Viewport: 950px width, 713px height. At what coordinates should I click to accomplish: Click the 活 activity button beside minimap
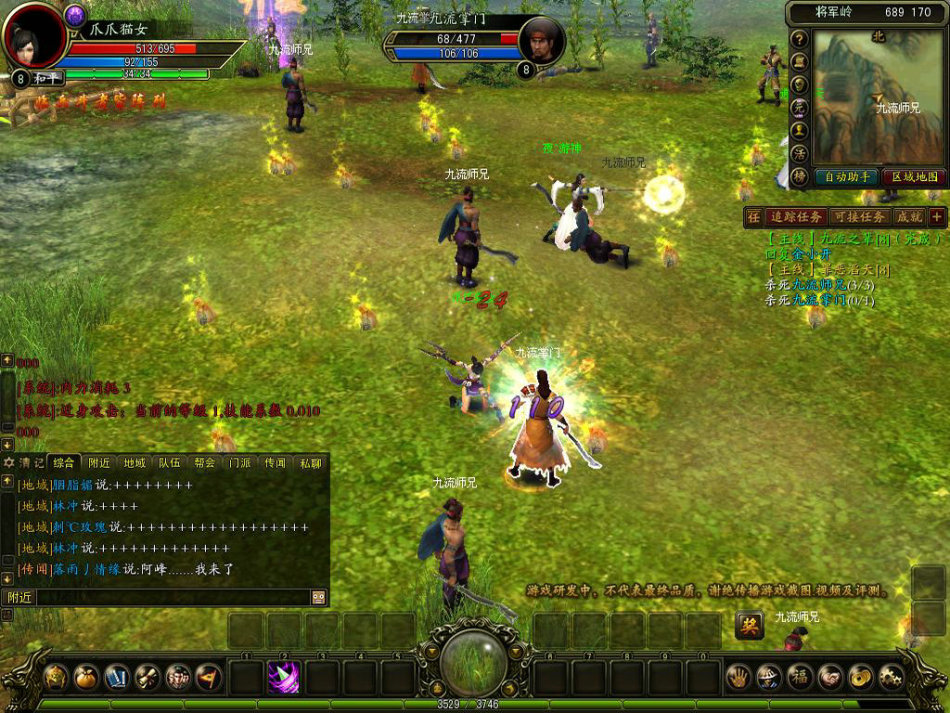(799, 153)
